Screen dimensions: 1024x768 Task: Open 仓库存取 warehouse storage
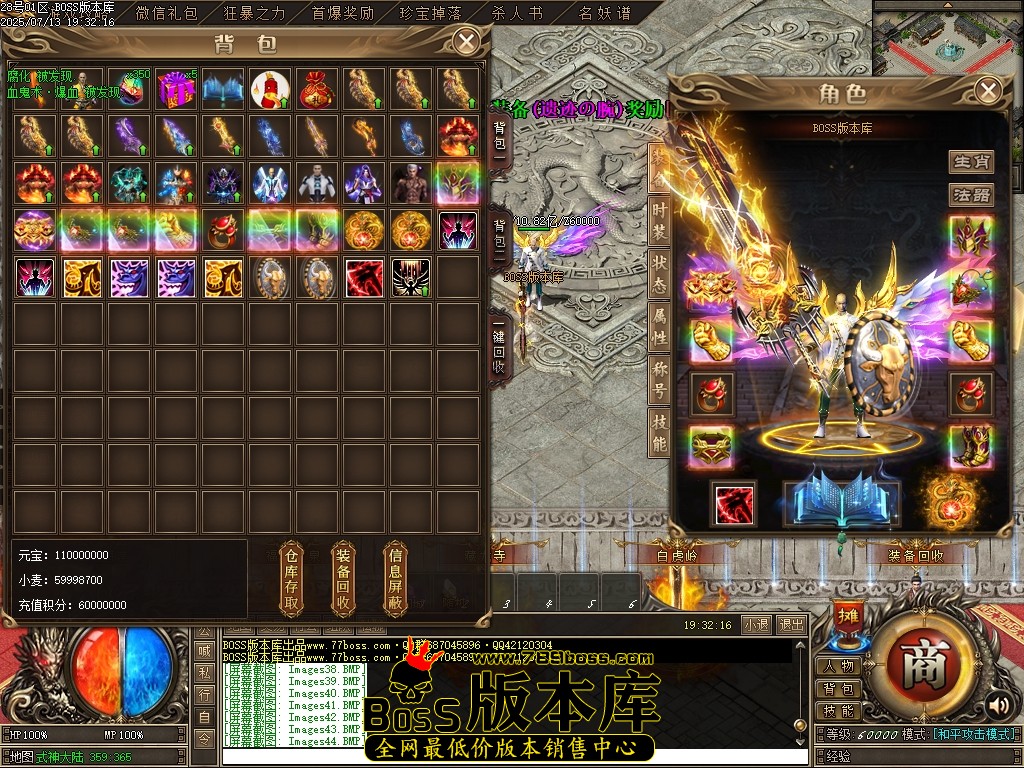point(292,580)
